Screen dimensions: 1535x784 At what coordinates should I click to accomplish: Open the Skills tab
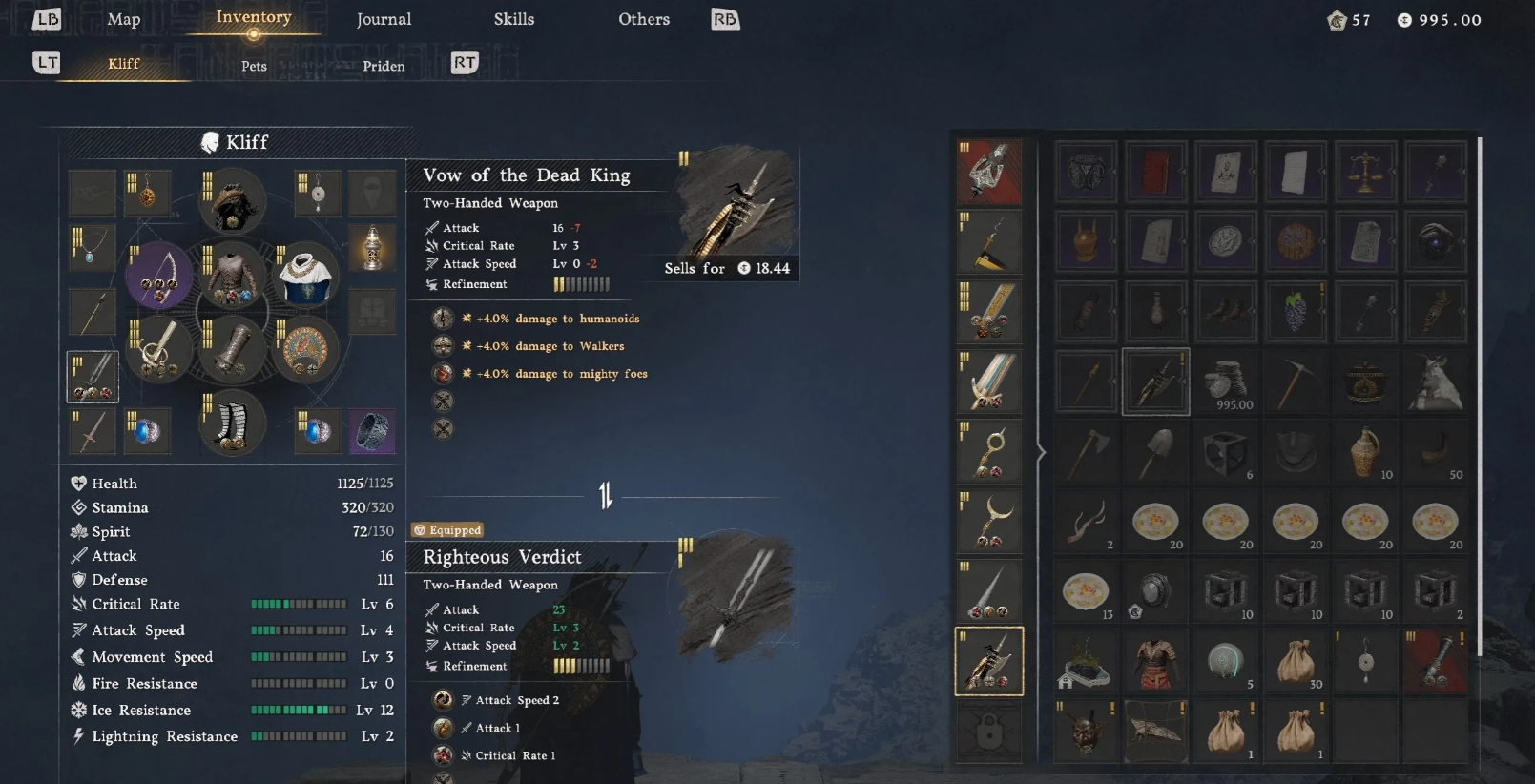(513, 19)
